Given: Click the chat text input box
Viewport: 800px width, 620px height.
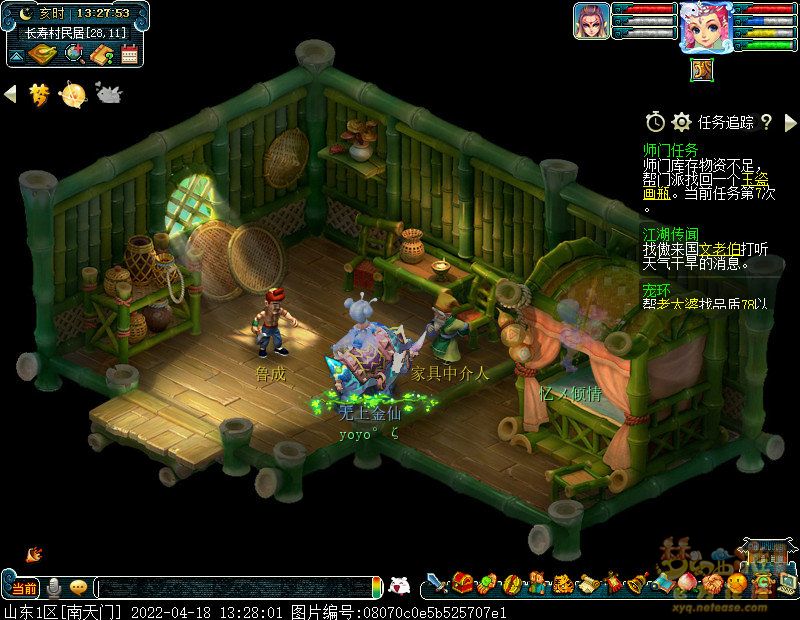Looking at the screenshot, I should 235,587.
